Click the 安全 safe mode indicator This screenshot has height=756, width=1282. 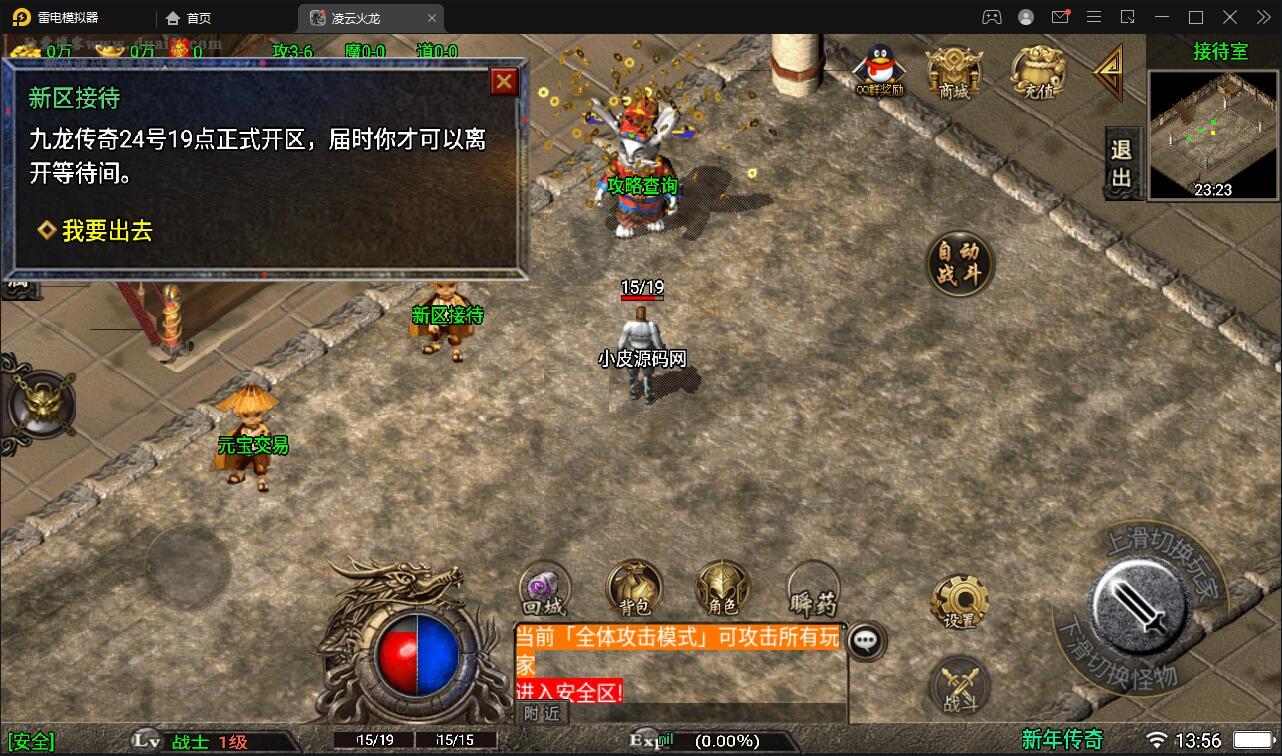(x=32, y=742)
